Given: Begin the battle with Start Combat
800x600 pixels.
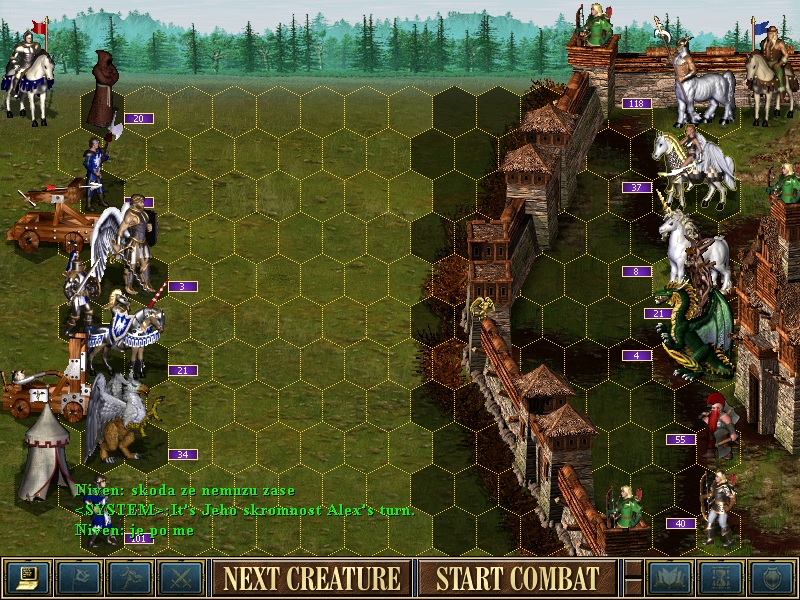Looking at the screenshot, I should 517,577.
